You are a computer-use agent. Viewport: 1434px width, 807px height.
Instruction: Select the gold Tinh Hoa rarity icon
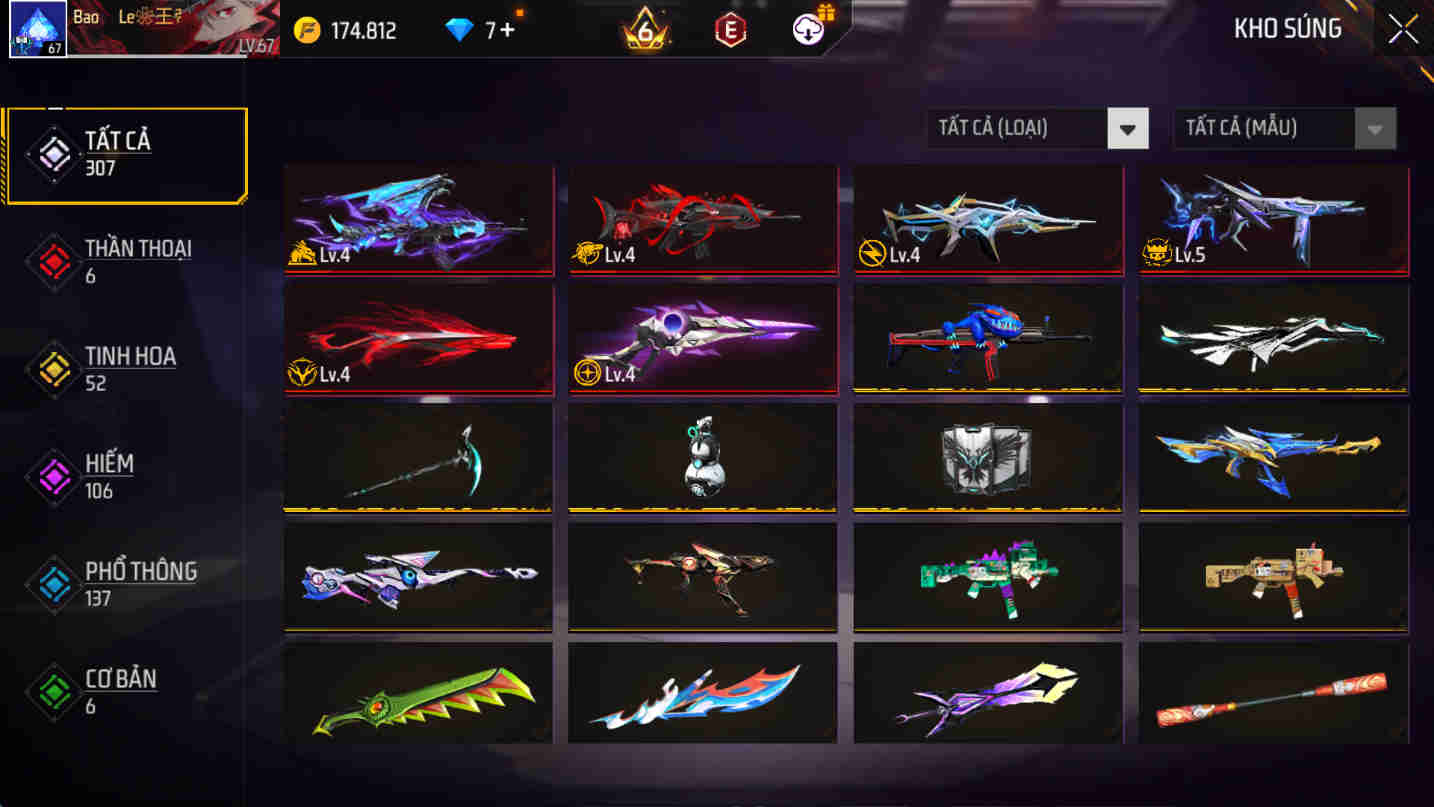tap(52, 367)
